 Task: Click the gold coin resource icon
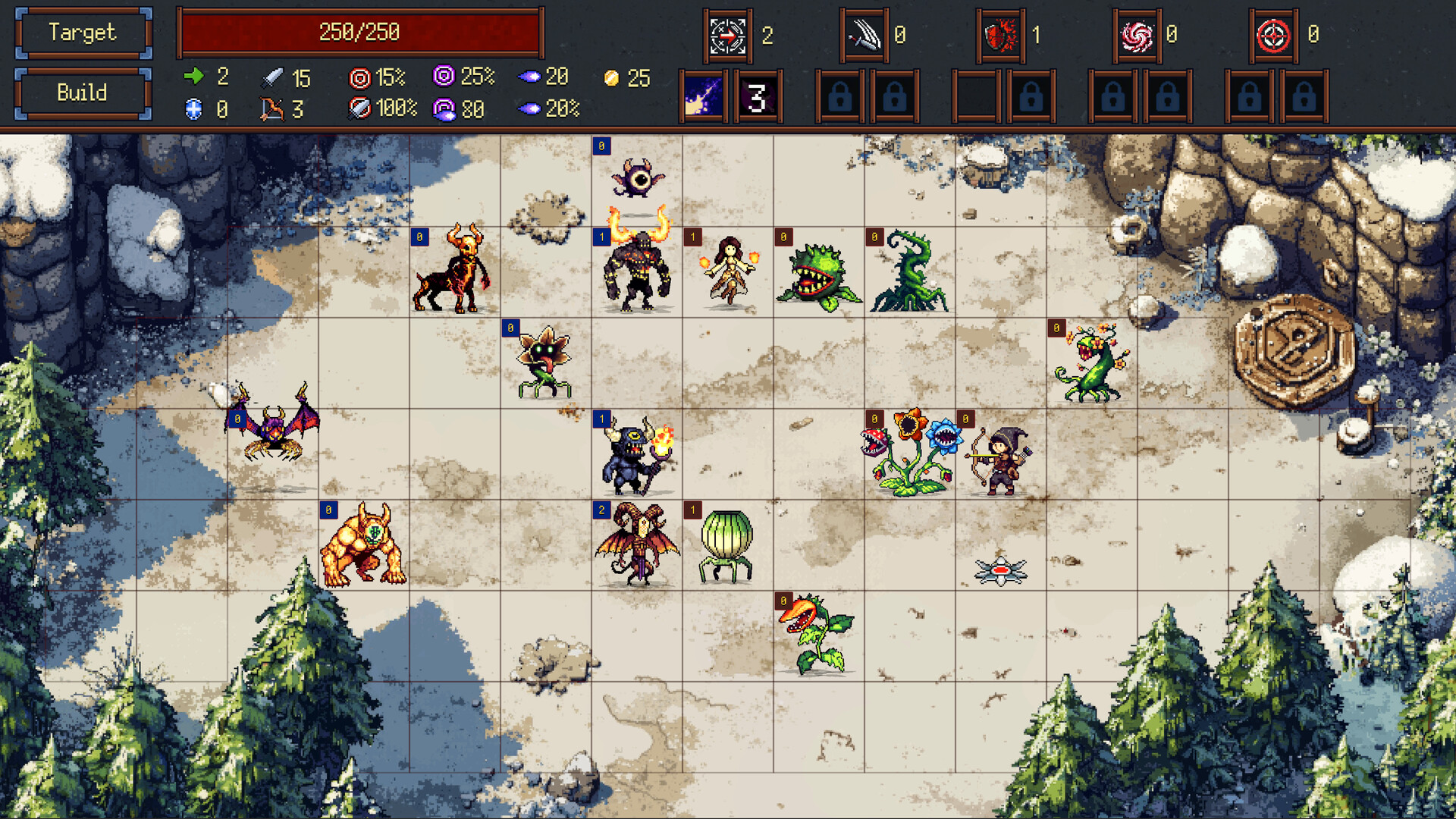click(x=611, y=77)
